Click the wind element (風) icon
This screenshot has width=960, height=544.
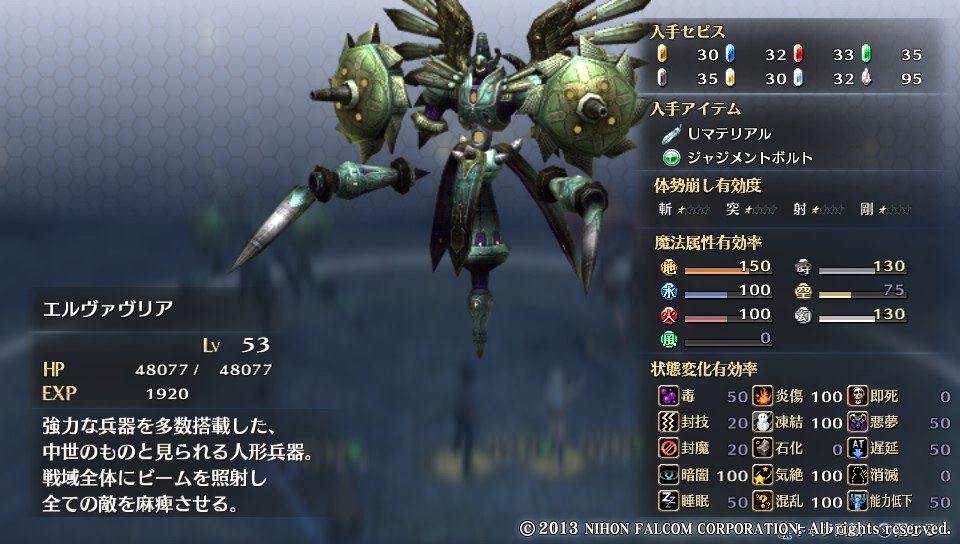(669, 339)
